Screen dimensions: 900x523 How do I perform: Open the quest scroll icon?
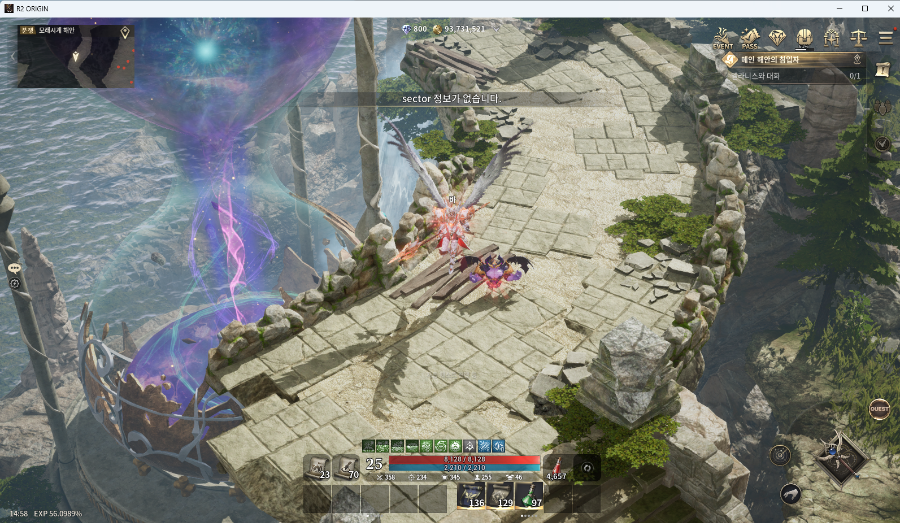(x=881, y=69)
